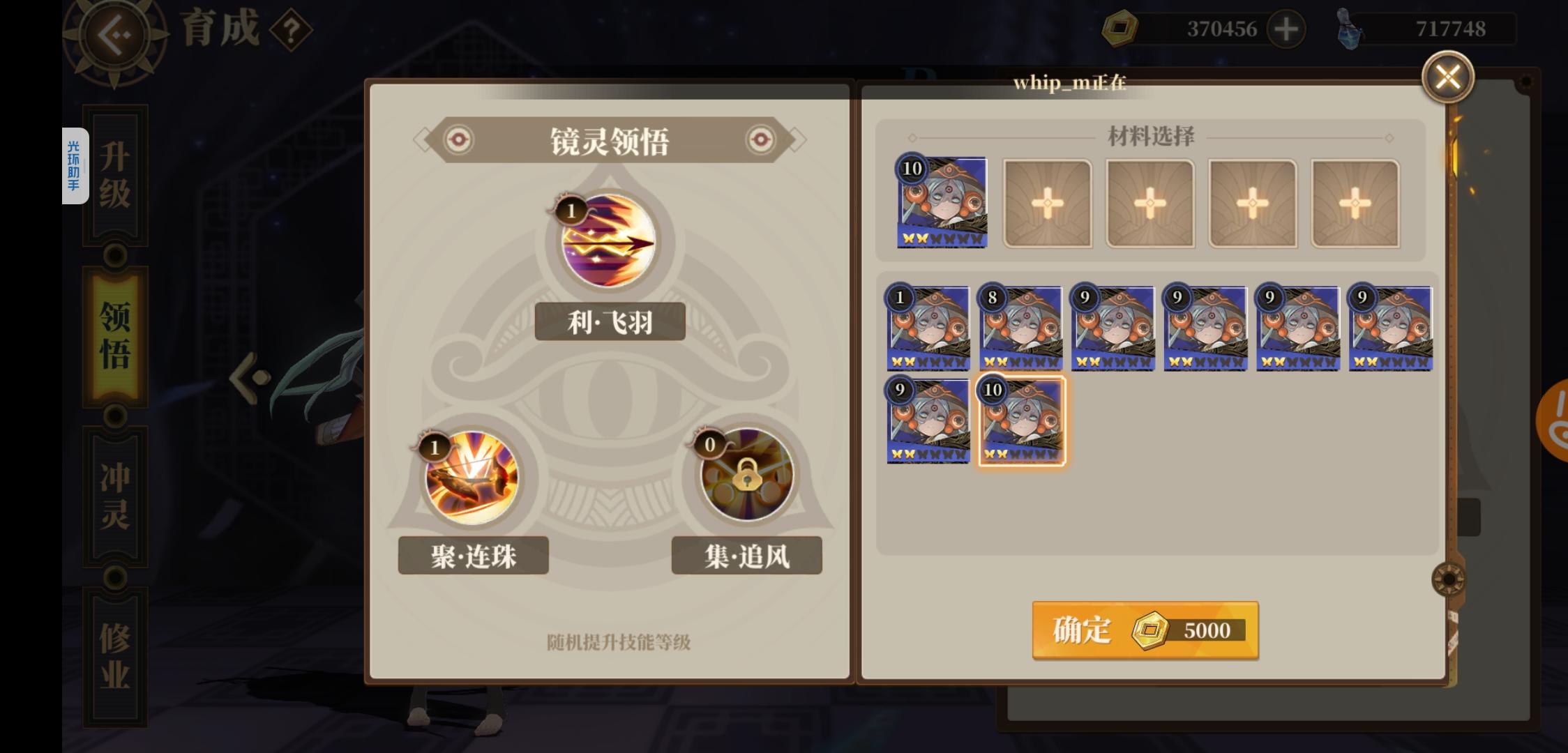Image resolution: width=1568 pixels, height=753 pixels.
Task: Tap the locked 集·追风 skill icon
Action: tap(746, 476)
